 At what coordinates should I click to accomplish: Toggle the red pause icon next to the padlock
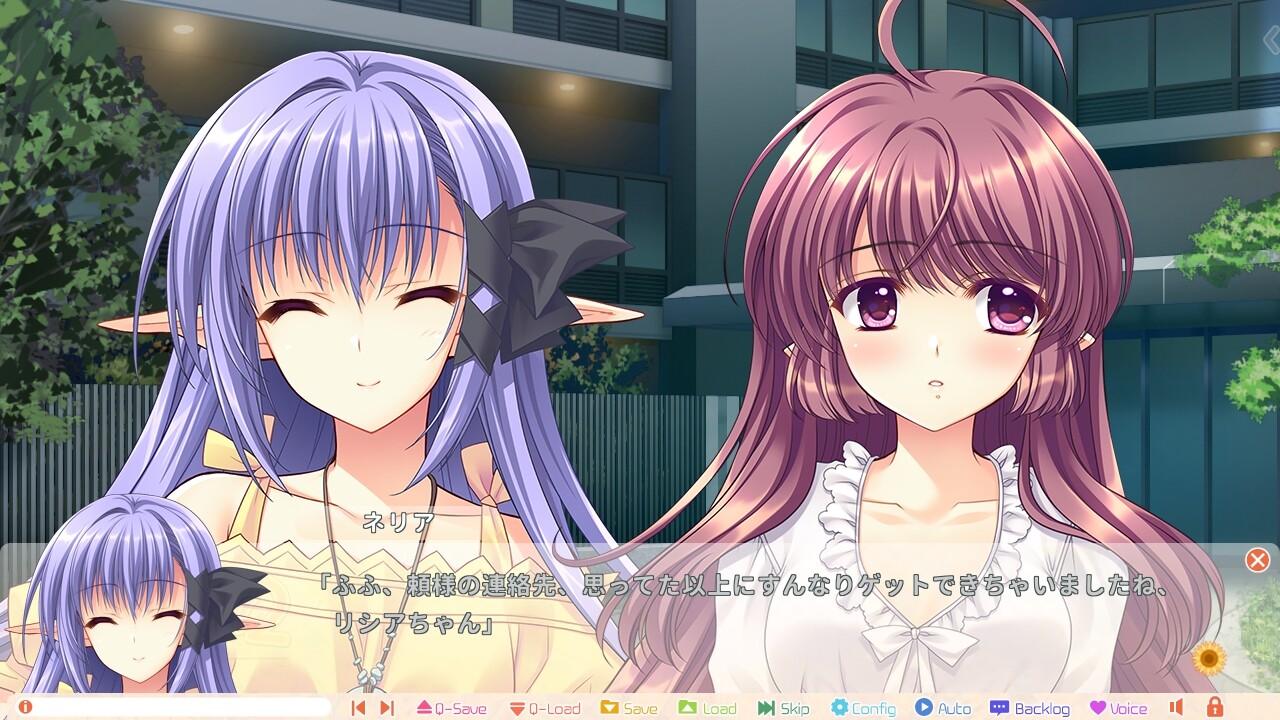coord(1177,706)
